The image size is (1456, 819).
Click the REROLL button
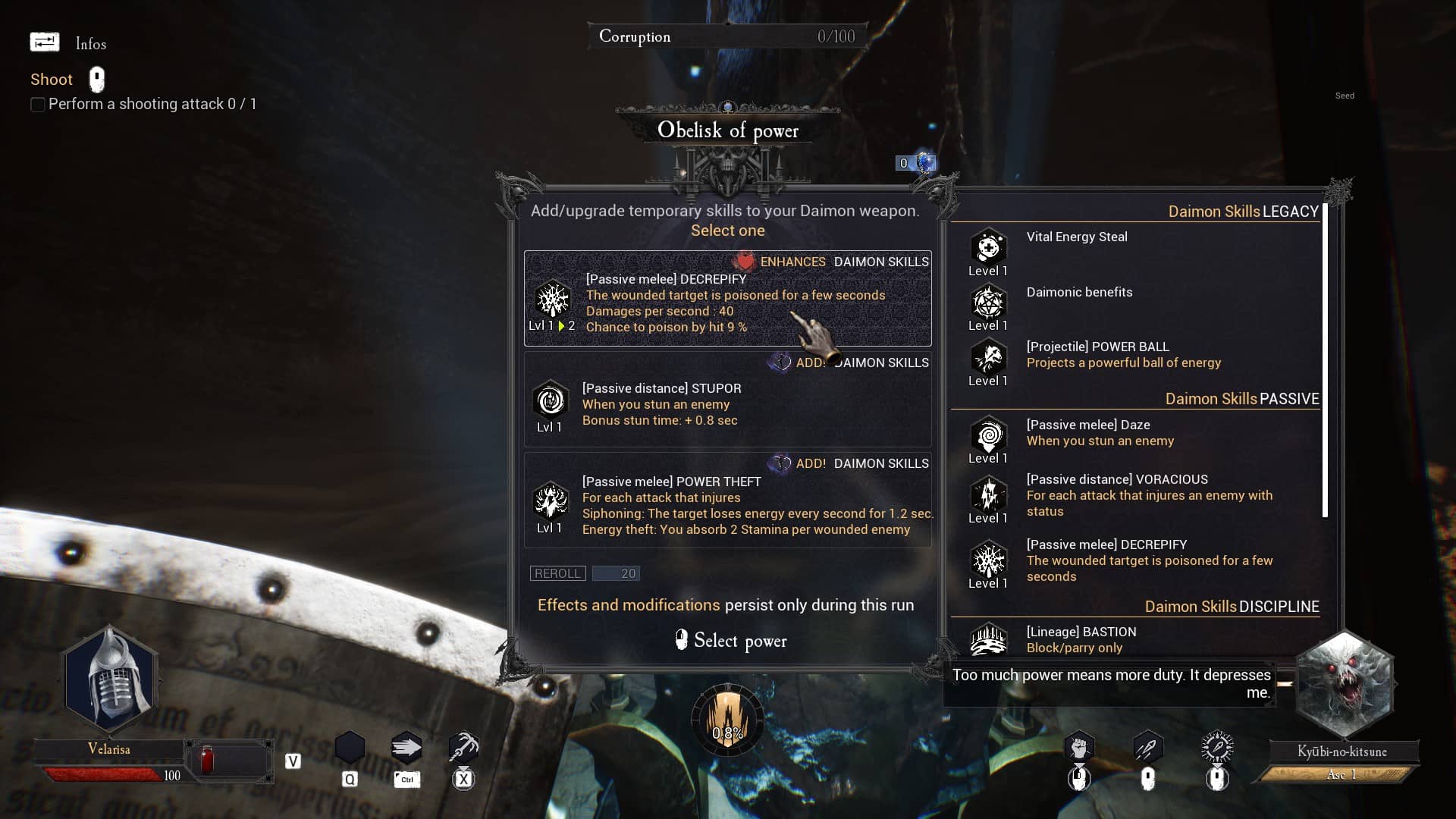pos(557,573)
